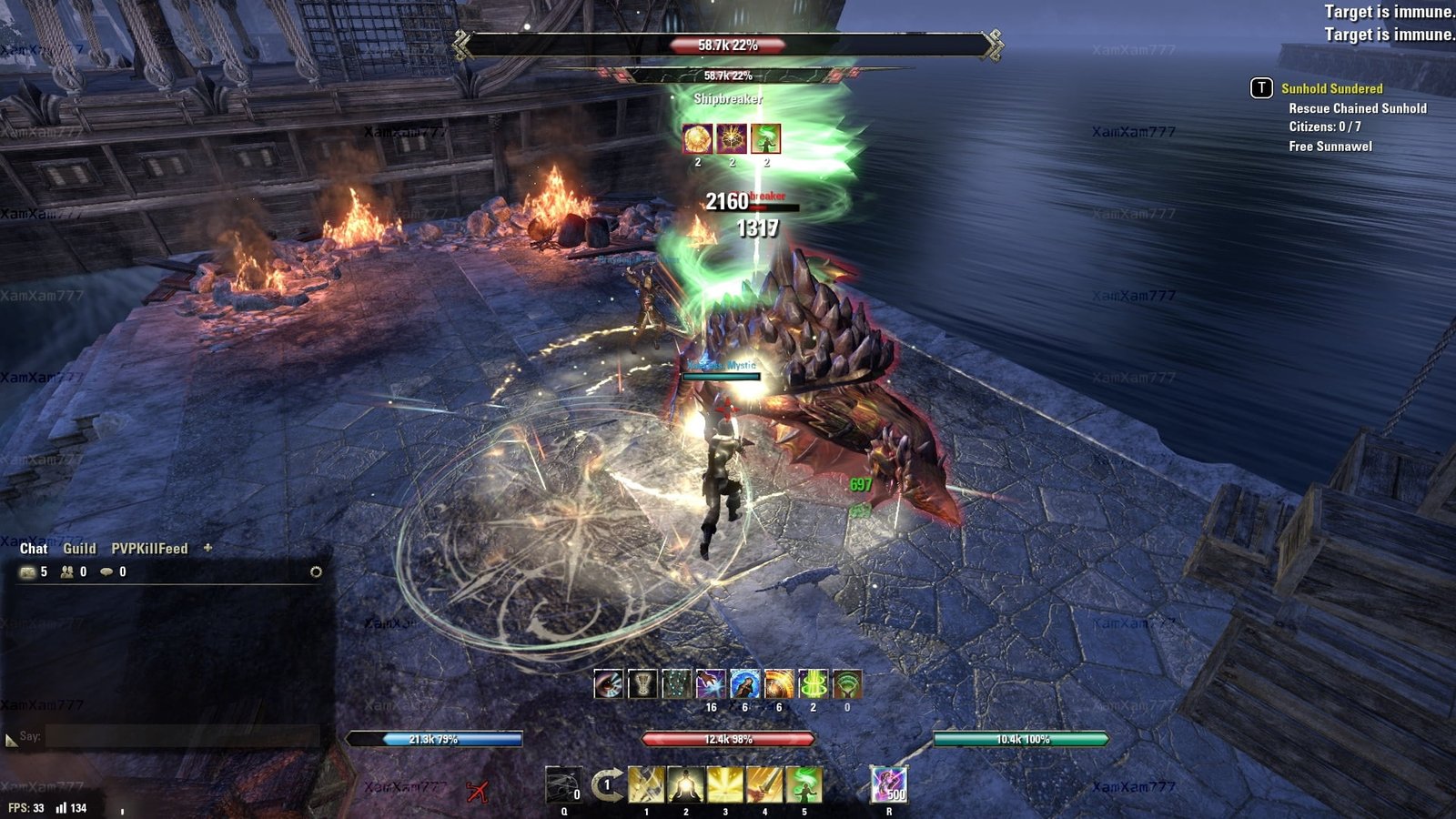Screen dimensions: 1456x819
Task: Activate the green swirl figure ability
Action: pyautogui.click(x=804, y=784)
